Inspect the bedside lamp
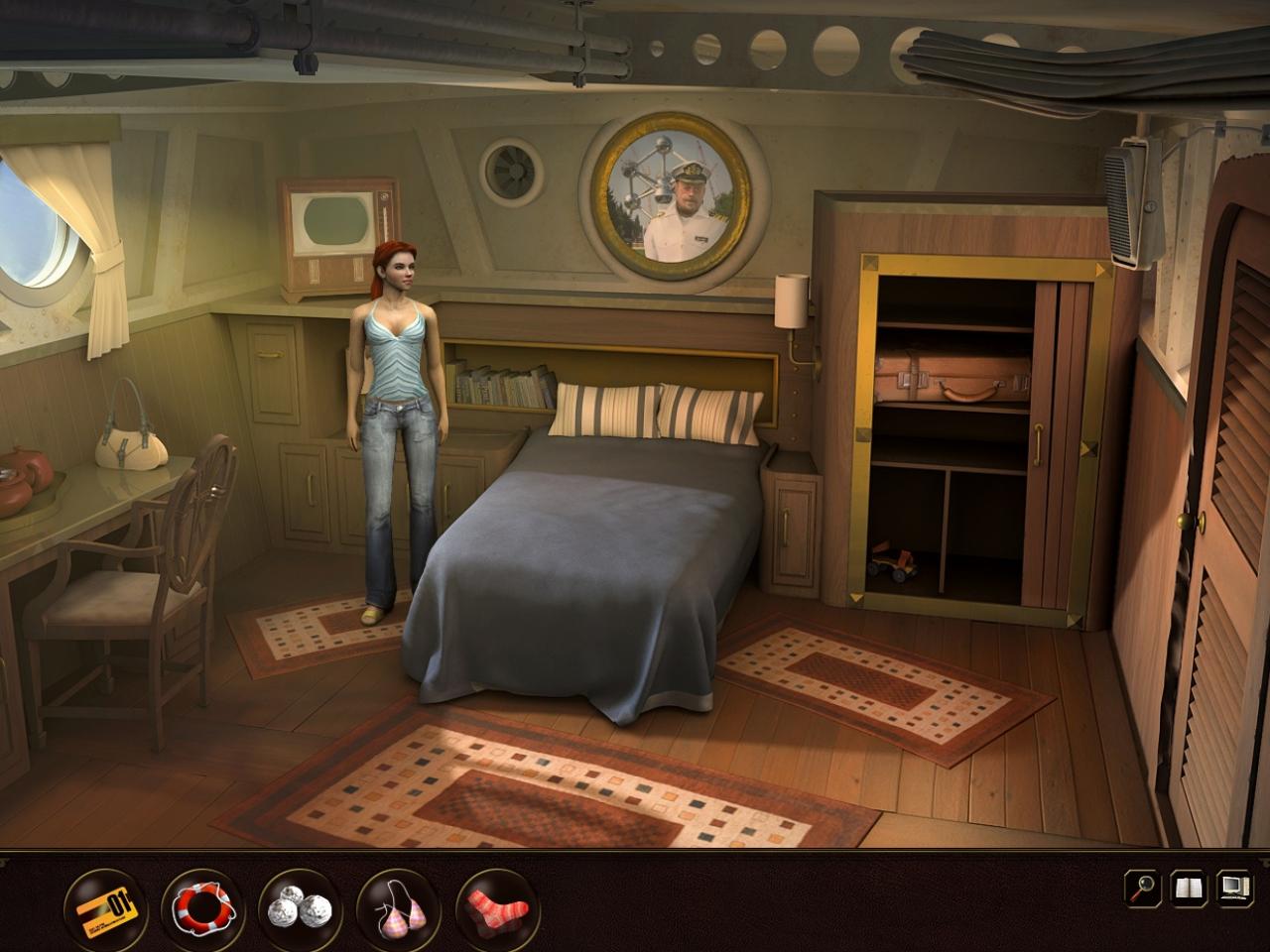Image resolution: width=1270 pixels, height=952 pixels. 789,302
